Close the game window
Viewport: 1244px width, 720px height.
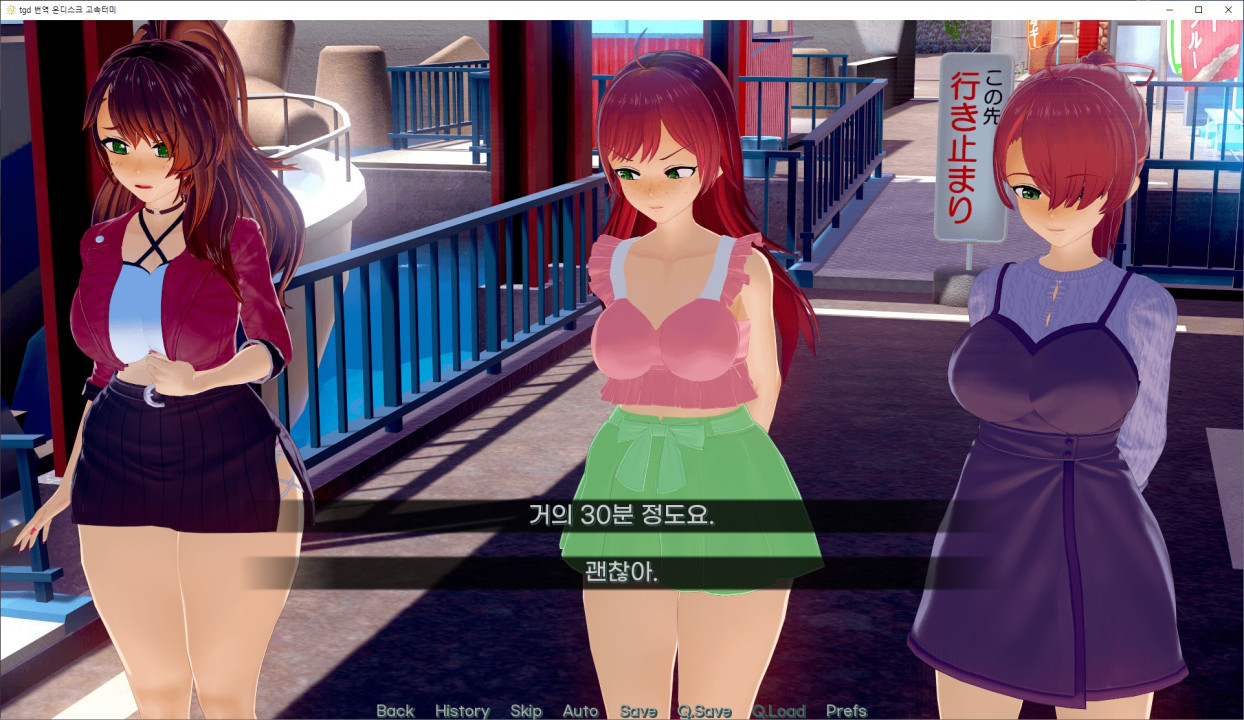pos(1226,9)
